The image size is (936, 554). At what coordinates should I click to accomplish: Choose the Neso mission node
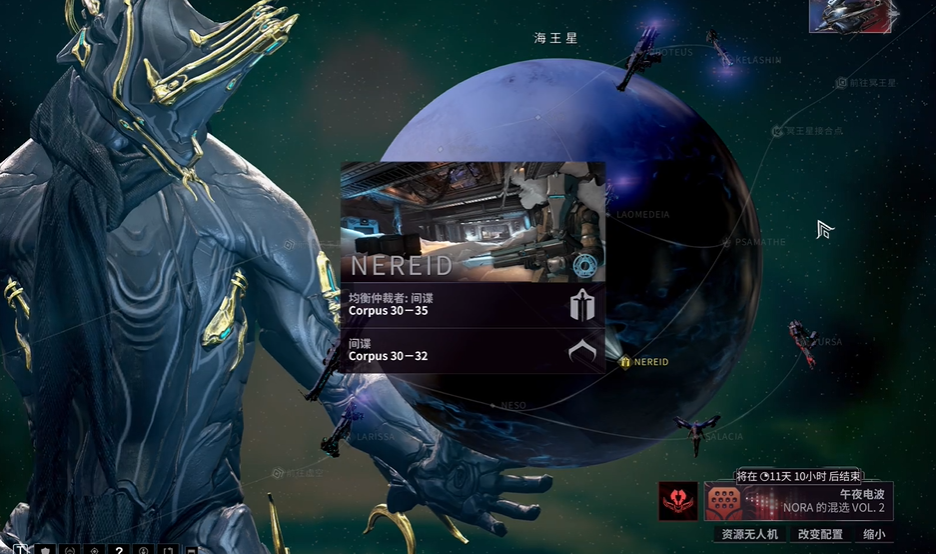(508, 405)
